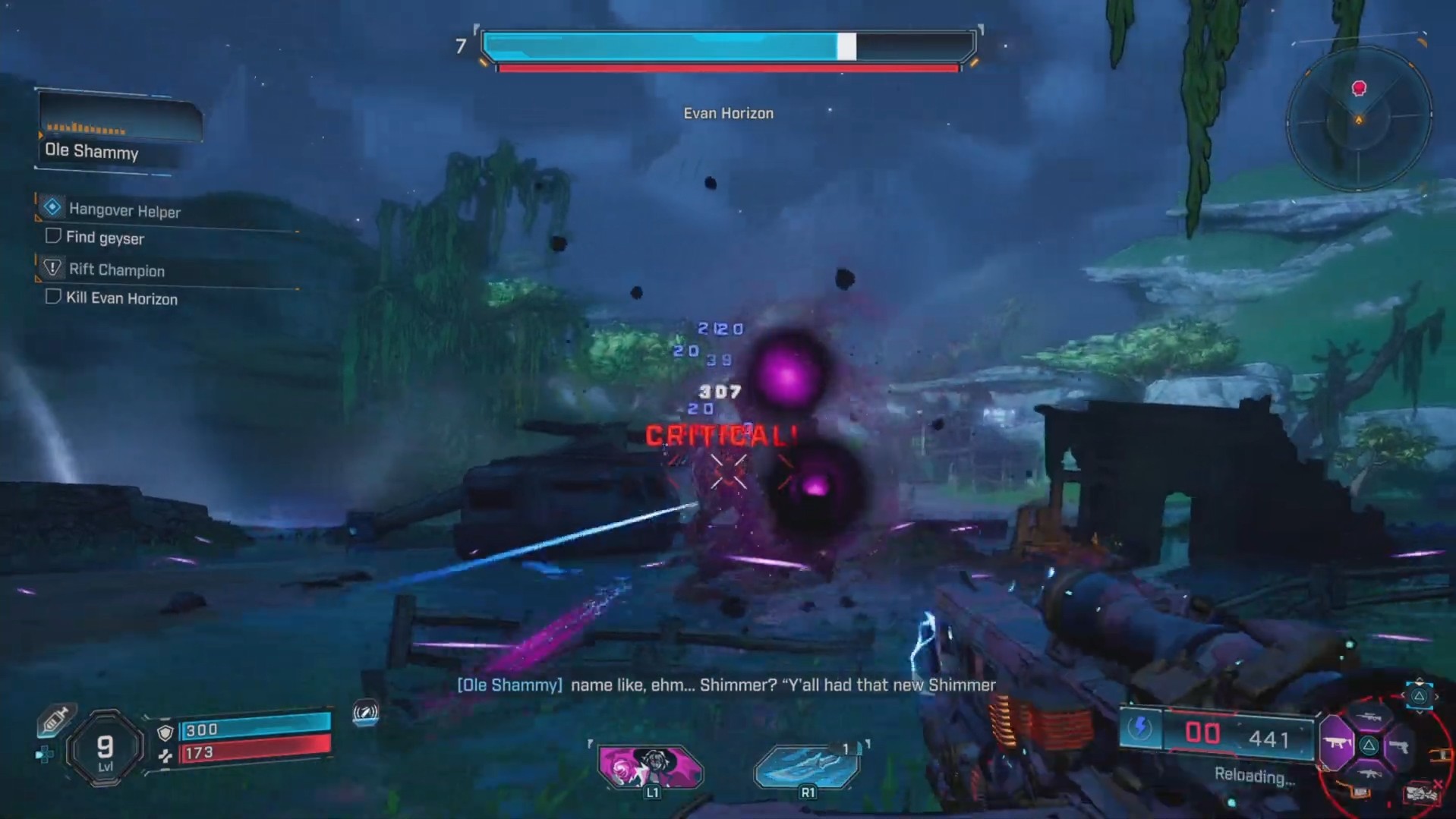Select the Hangover Helper quest entry
Image resolution: width=1456 pixels, height=819 pixels.
click(124, 210)
